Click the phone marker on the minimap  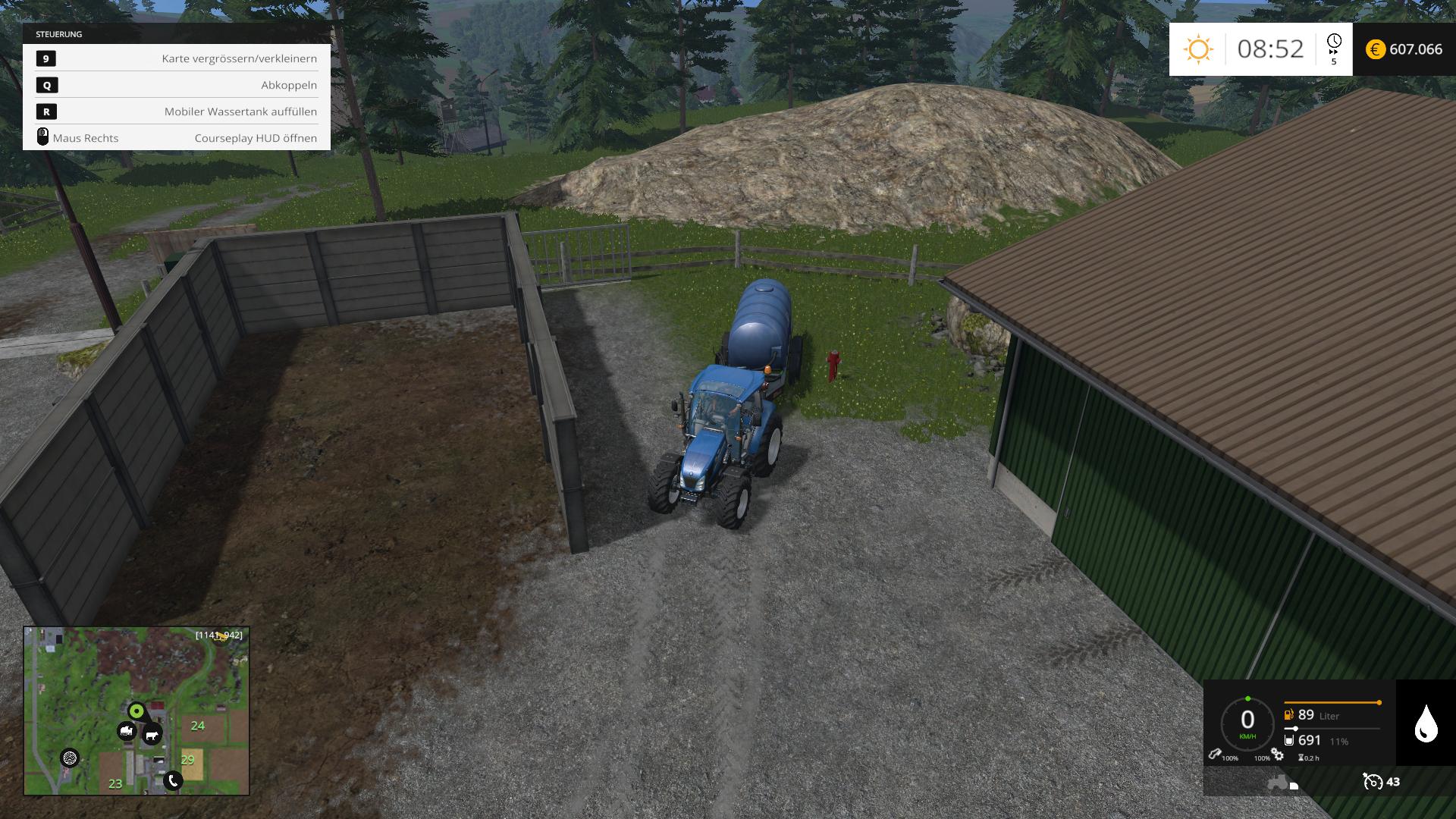173,780
